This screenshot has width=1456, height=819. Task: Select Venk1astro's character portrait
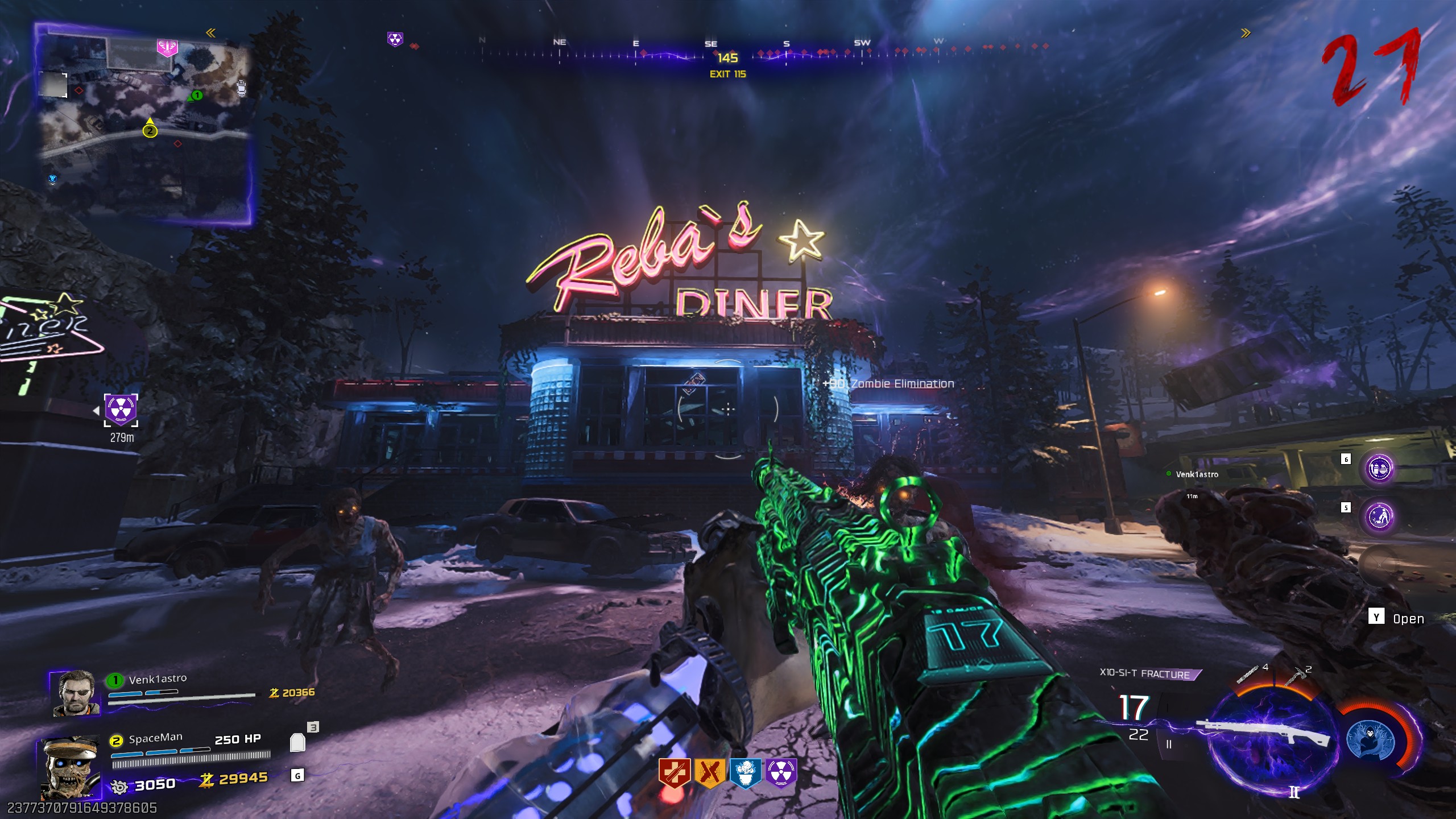coord(76,693)
